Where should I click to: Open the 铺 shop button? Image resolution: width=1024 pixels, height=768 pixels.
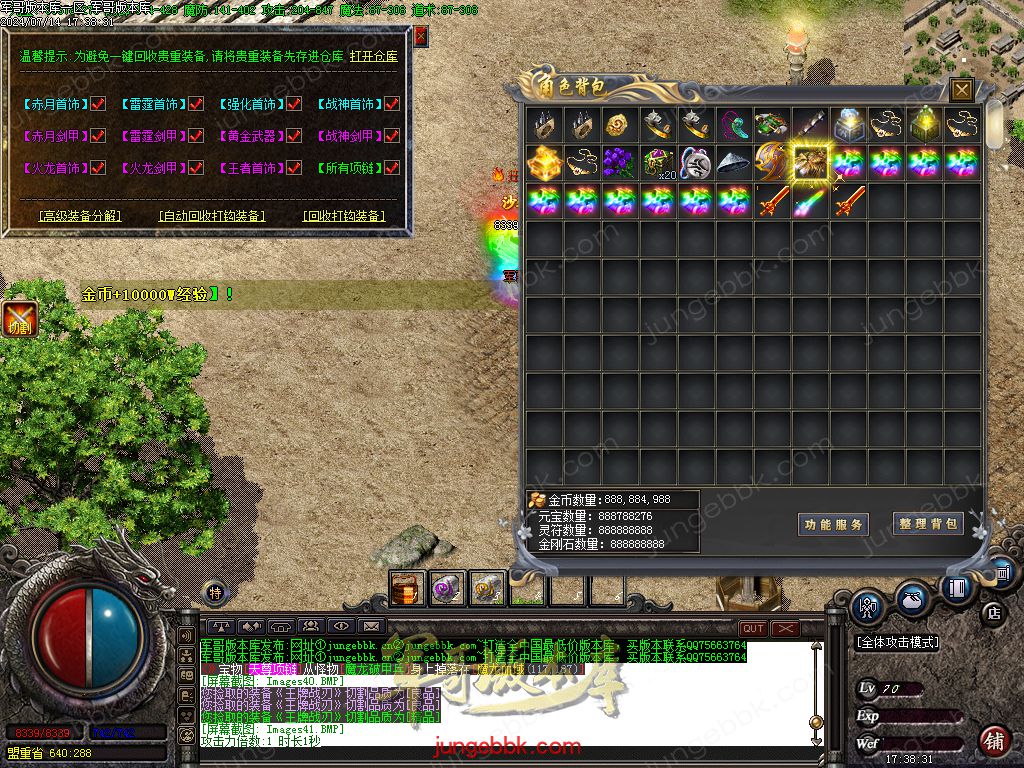tap(994, 742)
